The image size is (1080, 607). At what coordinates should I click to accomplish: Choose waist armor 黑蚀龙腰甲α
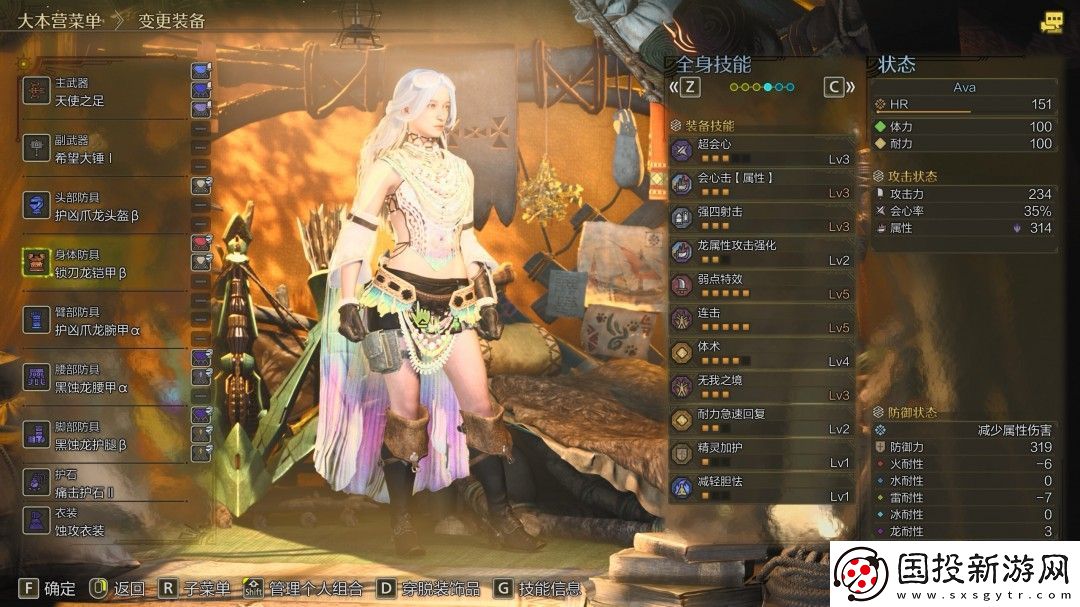tap(100, 377)
